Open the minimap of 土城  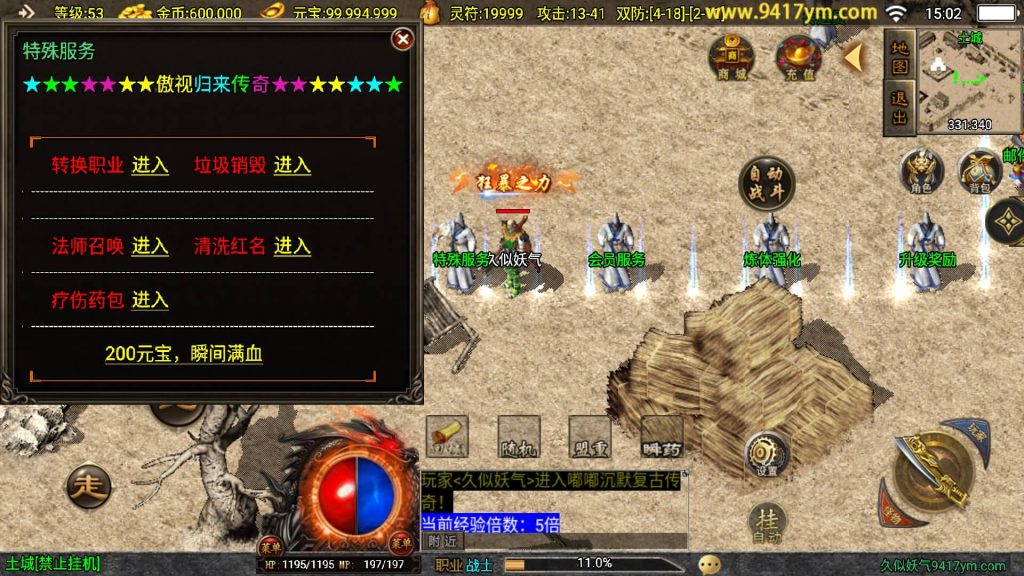(x=968, y=80)
